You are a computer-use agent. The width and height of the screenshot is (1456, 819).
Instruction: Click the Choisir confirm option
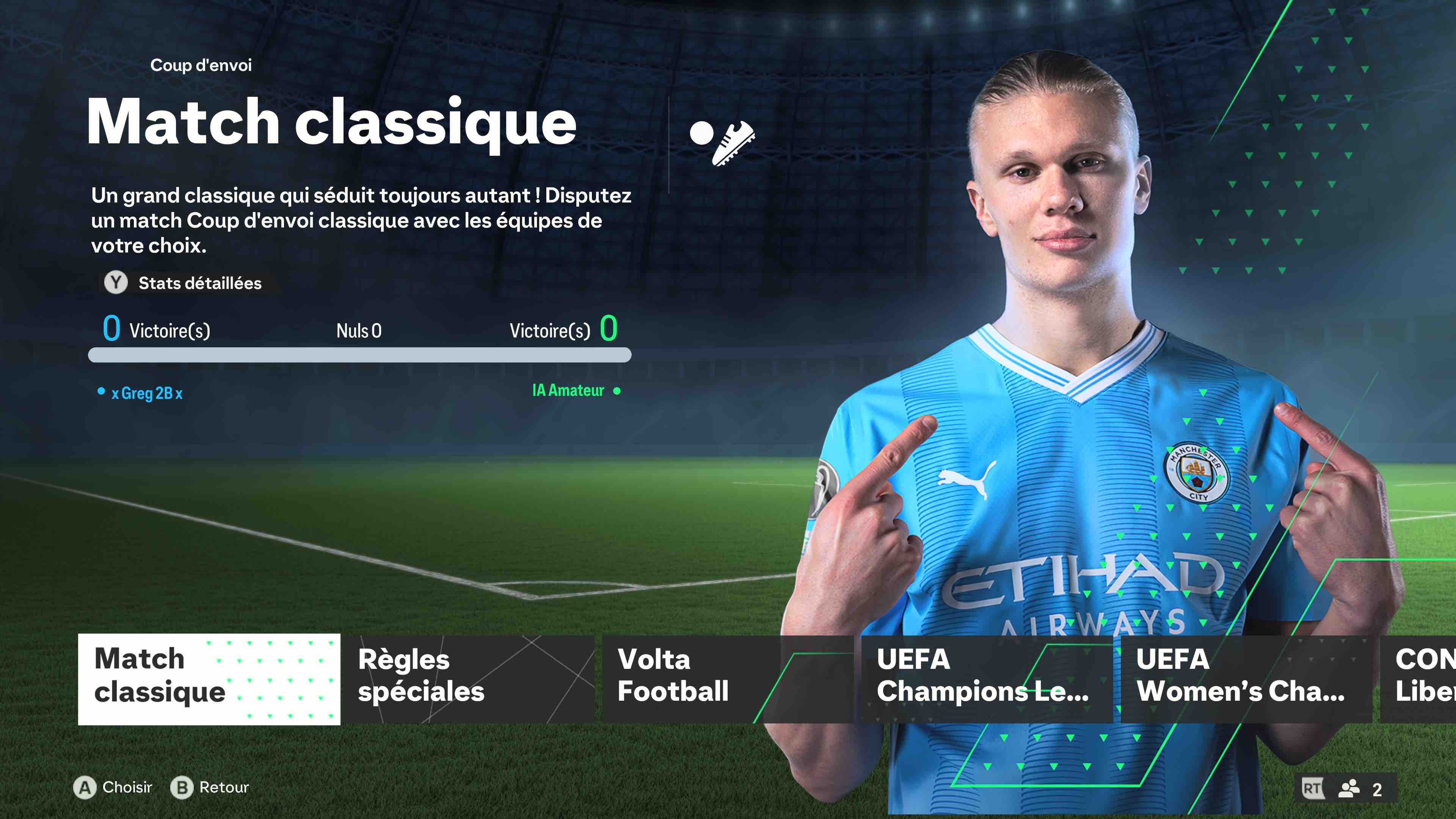point(114,788)
